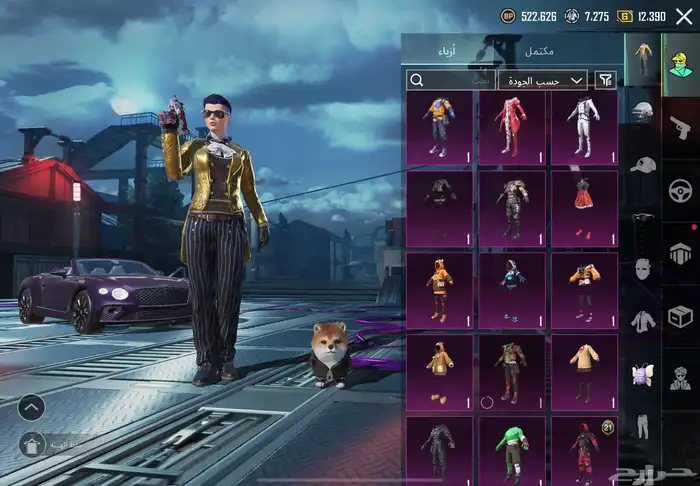Open the cap headwear category
Screen dimensions: 700x486
click(x=643, y=165)
